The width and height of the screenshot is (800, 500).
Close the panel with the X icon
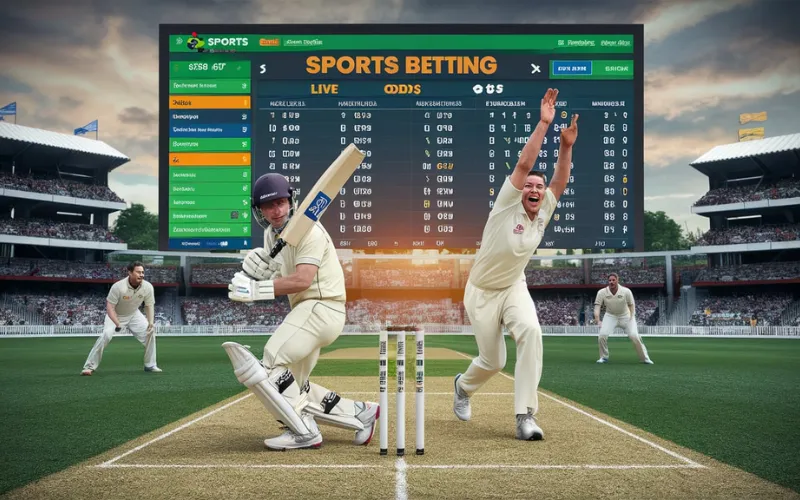point(536,68)
